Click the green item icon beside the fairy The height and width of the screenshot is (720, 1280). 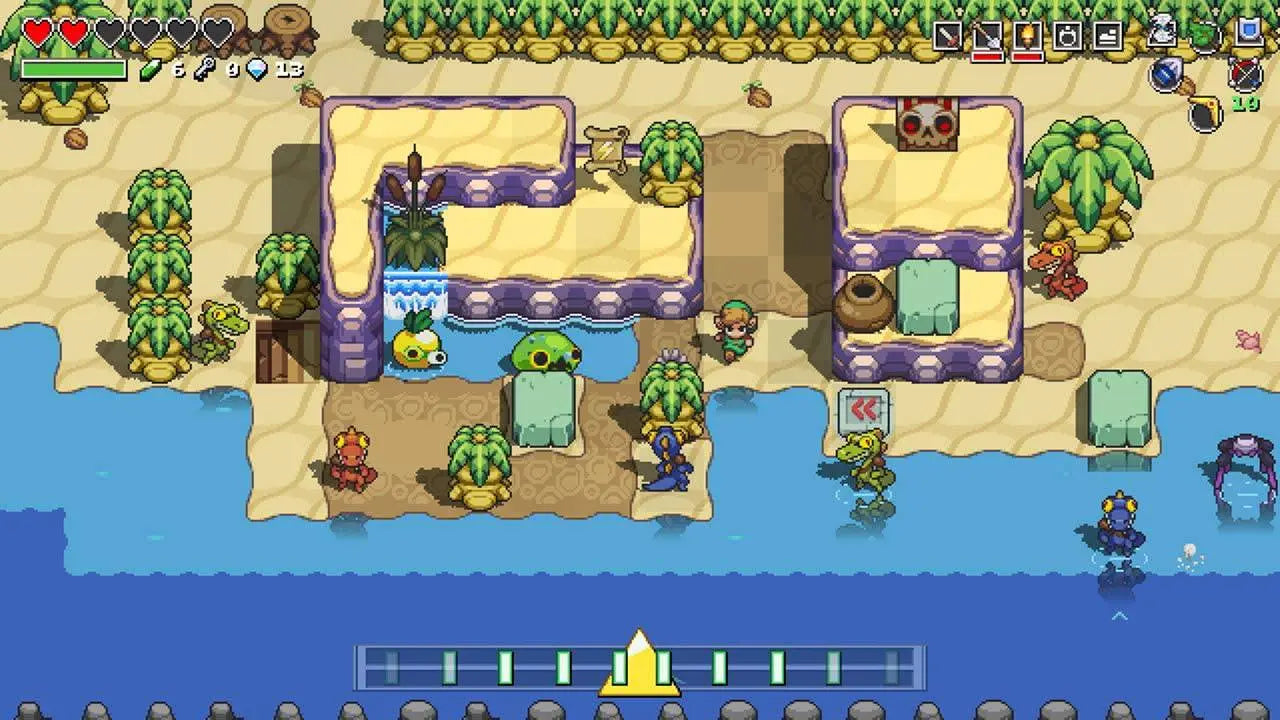coord(1205,32)
